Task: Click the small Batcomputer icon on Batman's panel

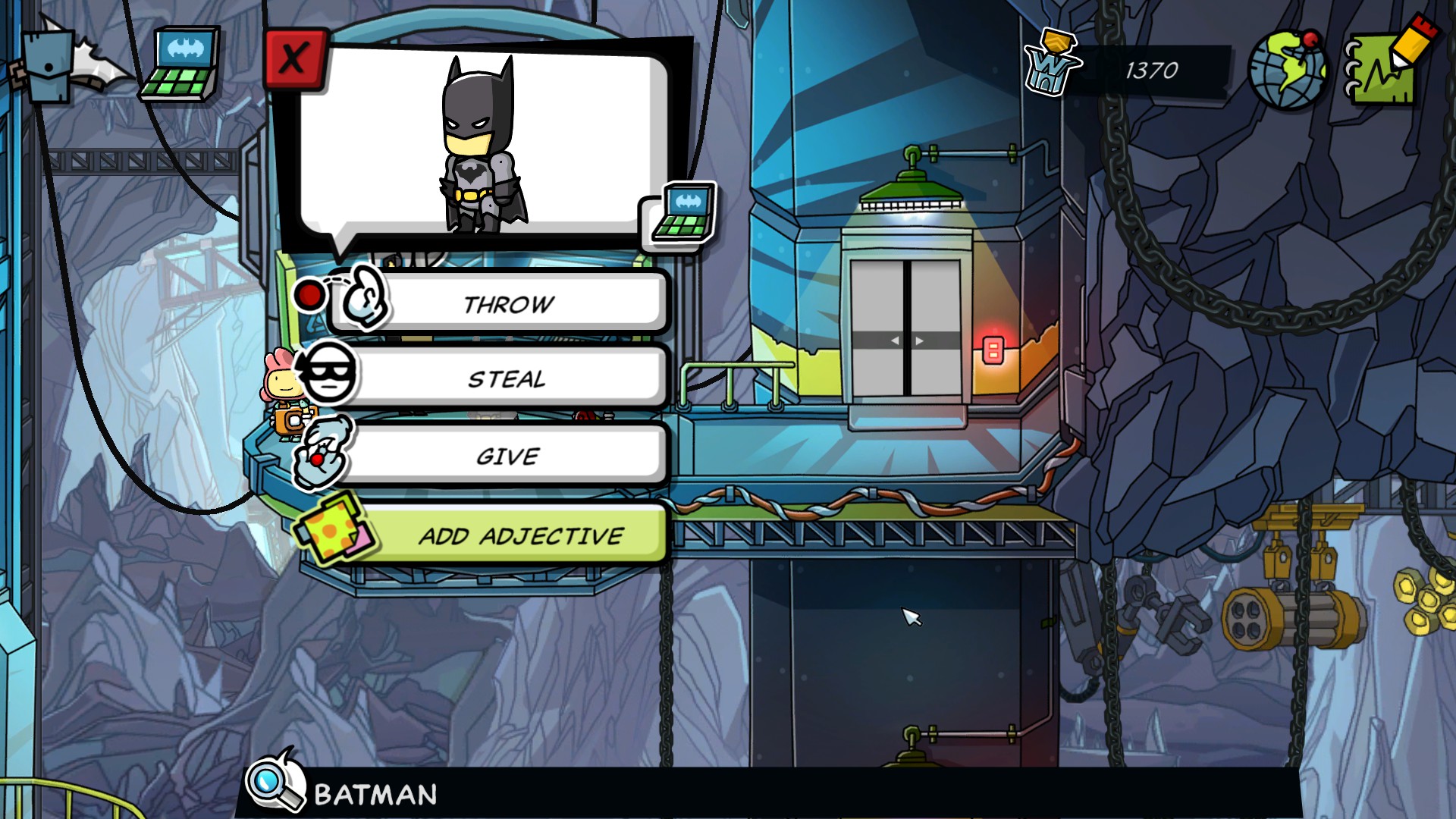Action: click(682, 215)
